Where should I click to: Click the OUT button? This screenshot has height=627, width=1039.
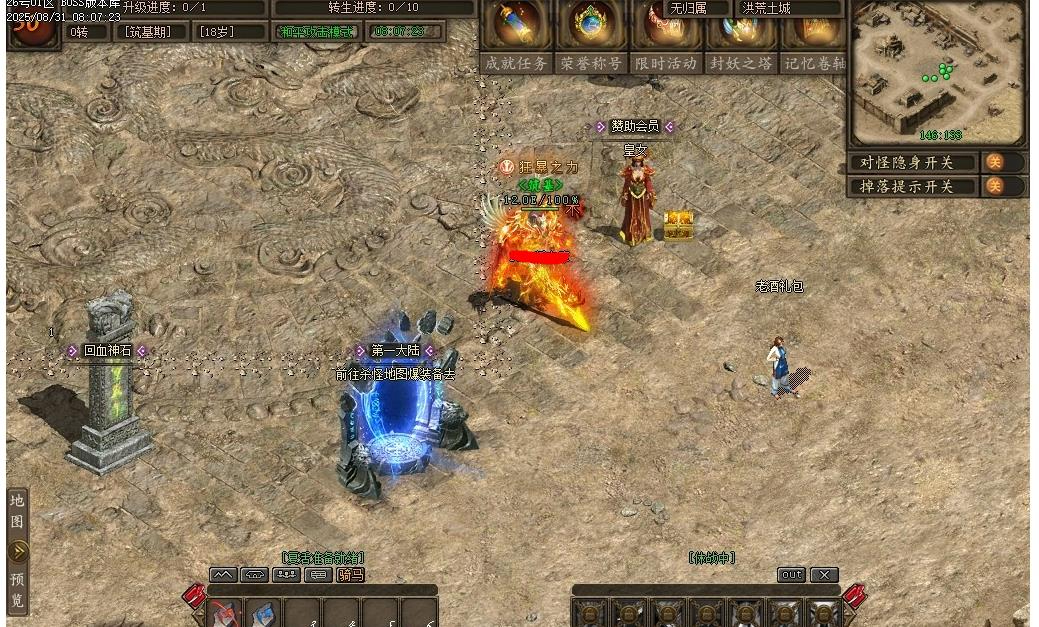click(791, 575)
